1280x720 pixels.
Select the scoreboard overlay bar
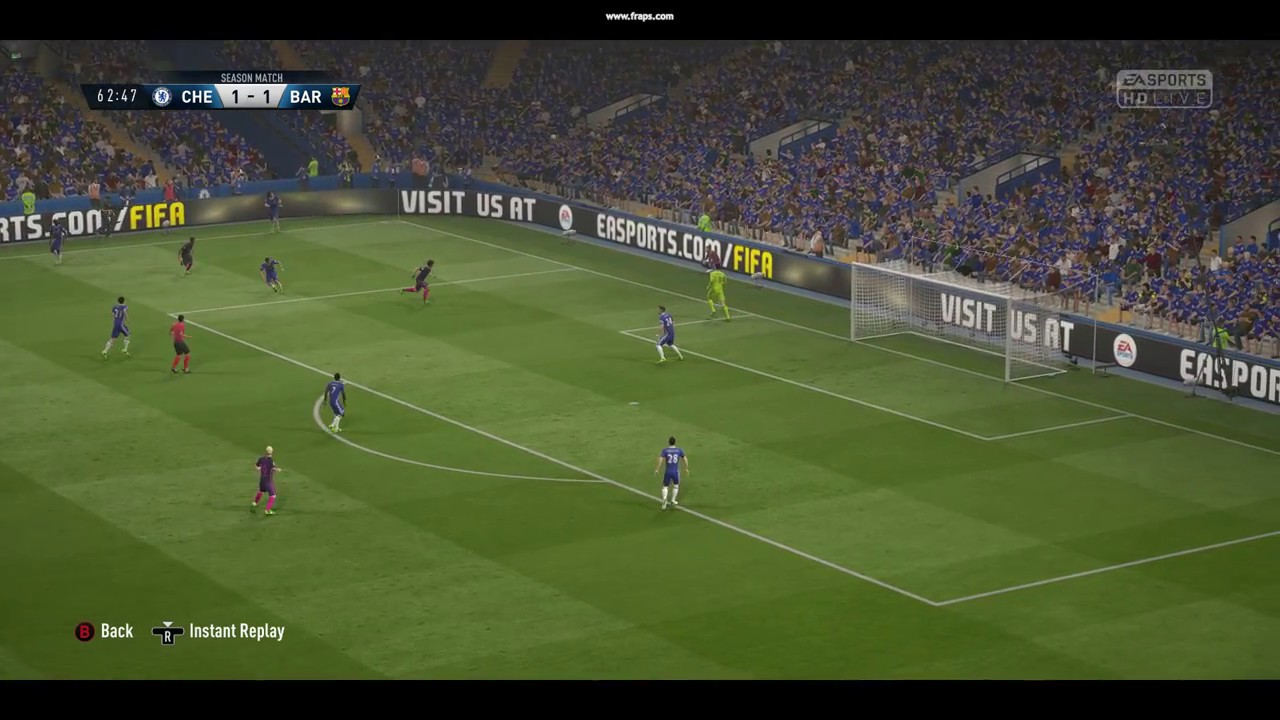click(x=220, y=95)
